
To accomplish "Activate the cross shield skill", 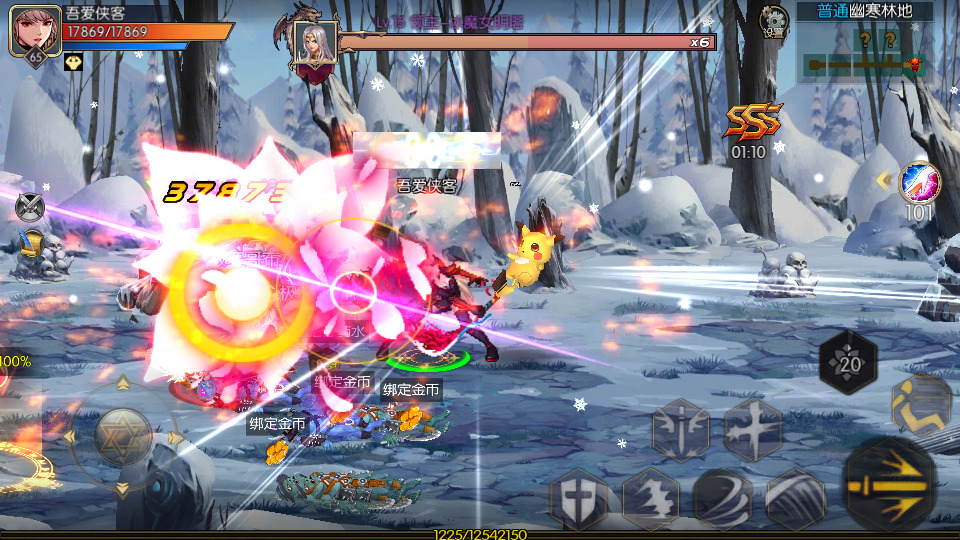I will (x=579, y=497).
